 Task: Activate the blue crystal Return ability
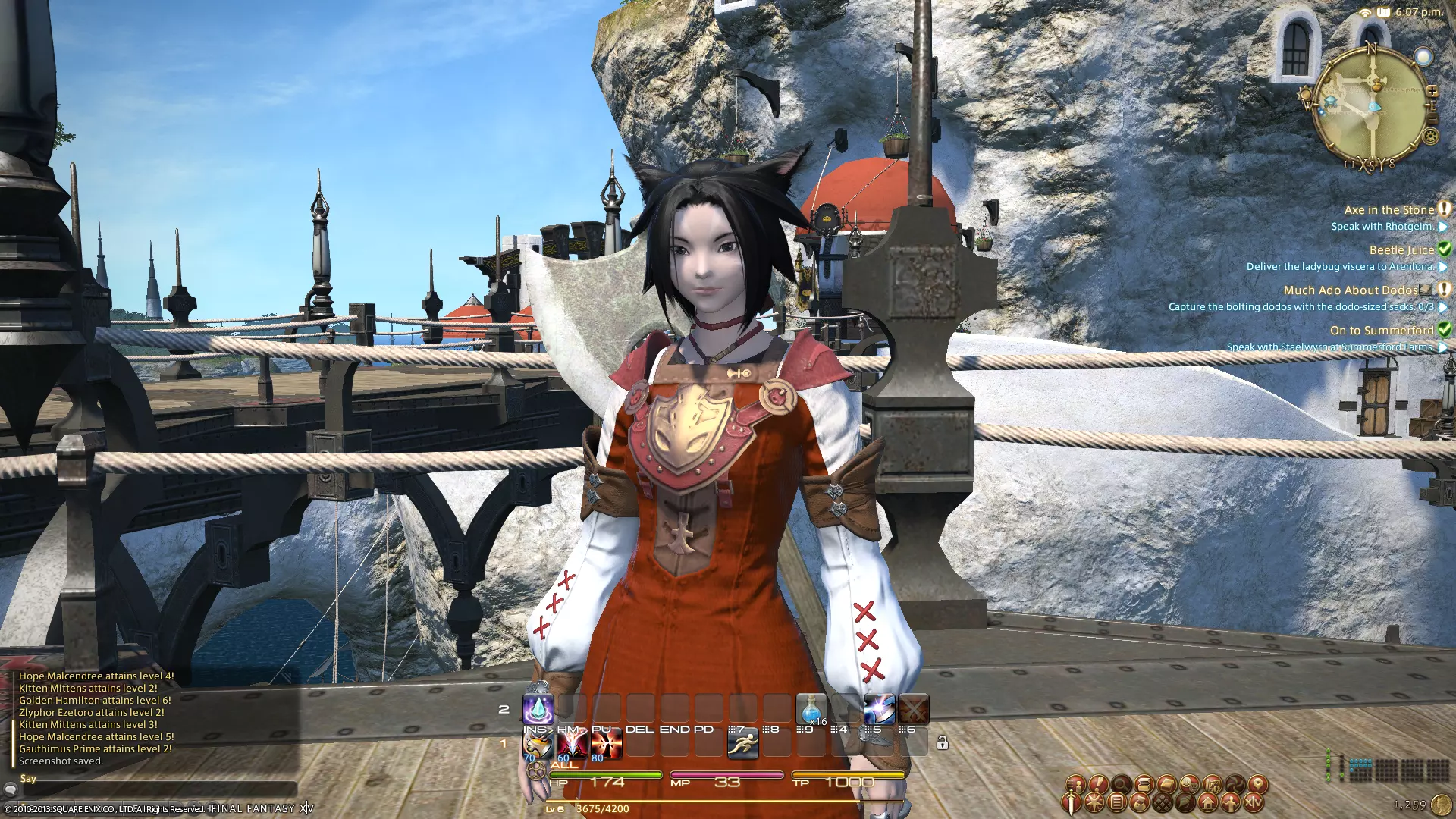(x=538, y=710)
